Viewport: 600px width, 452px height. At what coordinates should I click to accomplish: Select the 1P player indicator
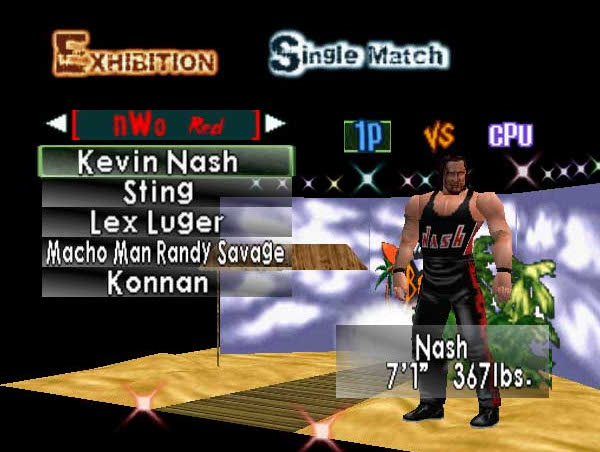367,136
